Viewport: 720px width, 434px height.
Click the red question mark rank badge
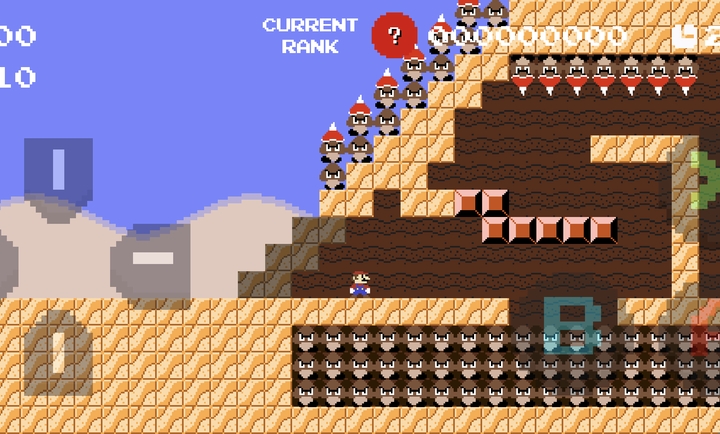[x=394, y=36]
